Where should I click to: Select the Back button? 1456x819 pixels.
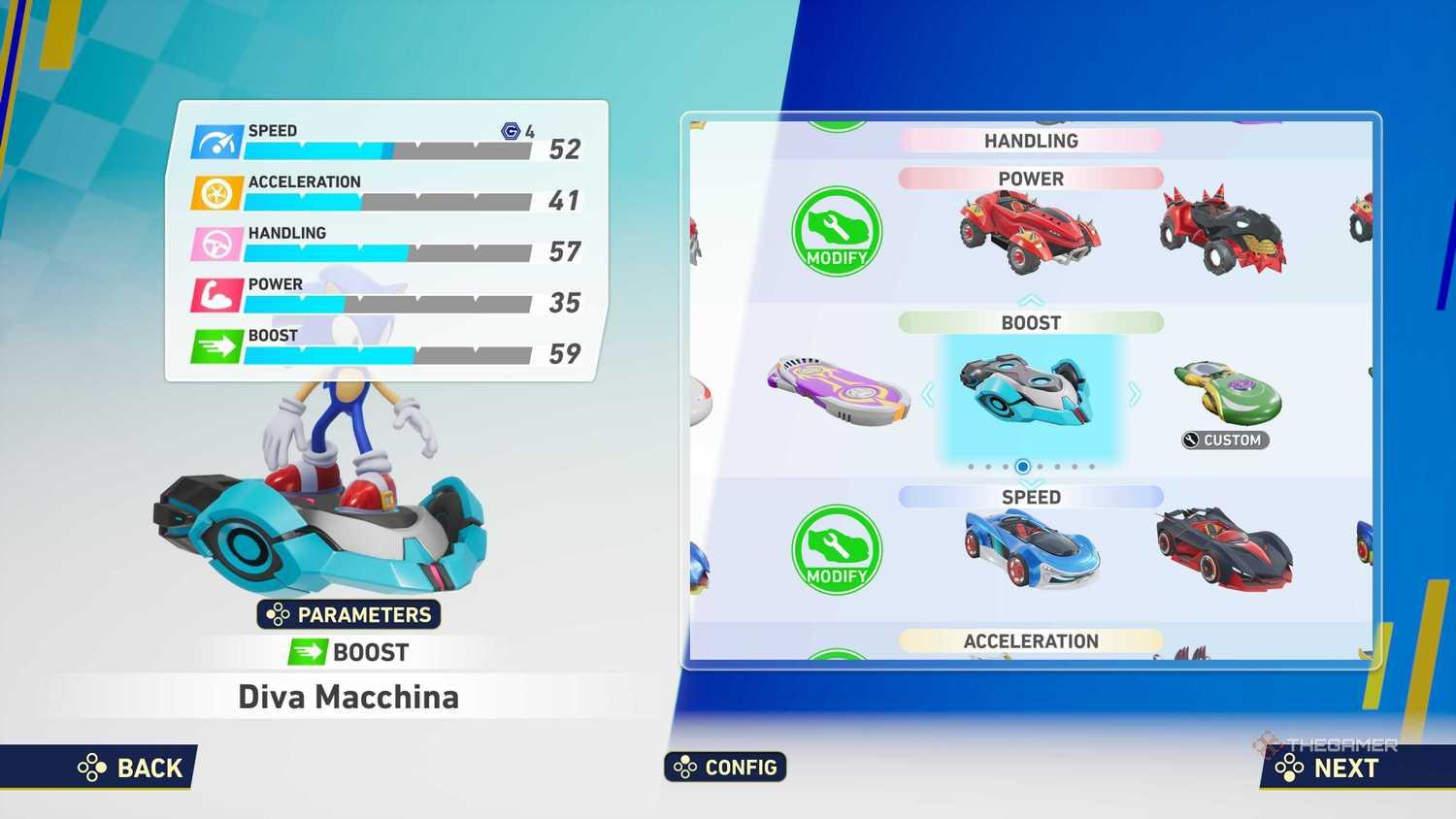(x=131, y=768)
